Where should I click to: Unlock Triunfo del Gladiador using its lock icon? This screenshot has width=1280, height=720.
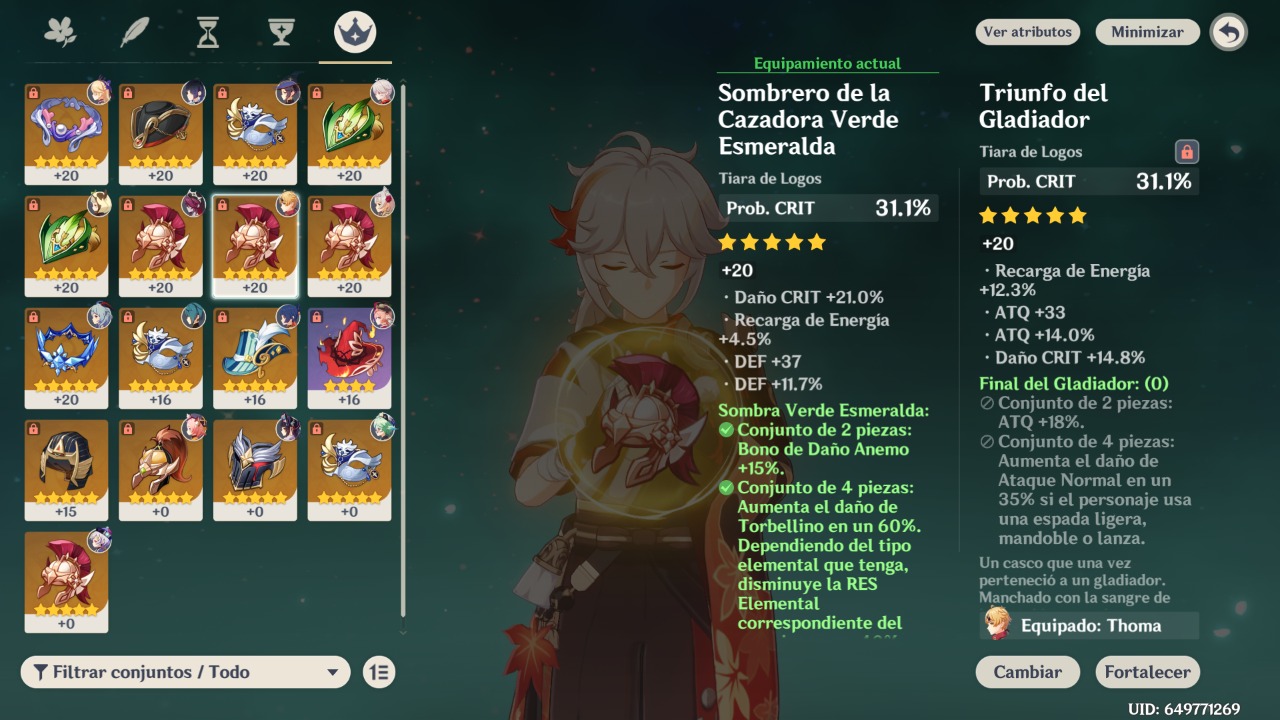(1187, 151)
